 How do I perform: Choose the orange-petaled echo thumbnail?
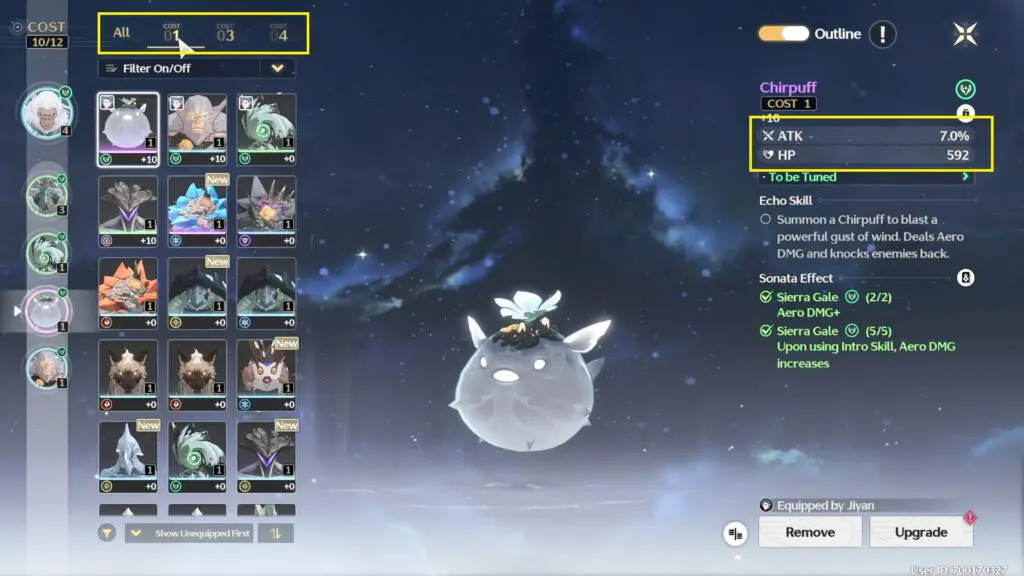point(128,294)
